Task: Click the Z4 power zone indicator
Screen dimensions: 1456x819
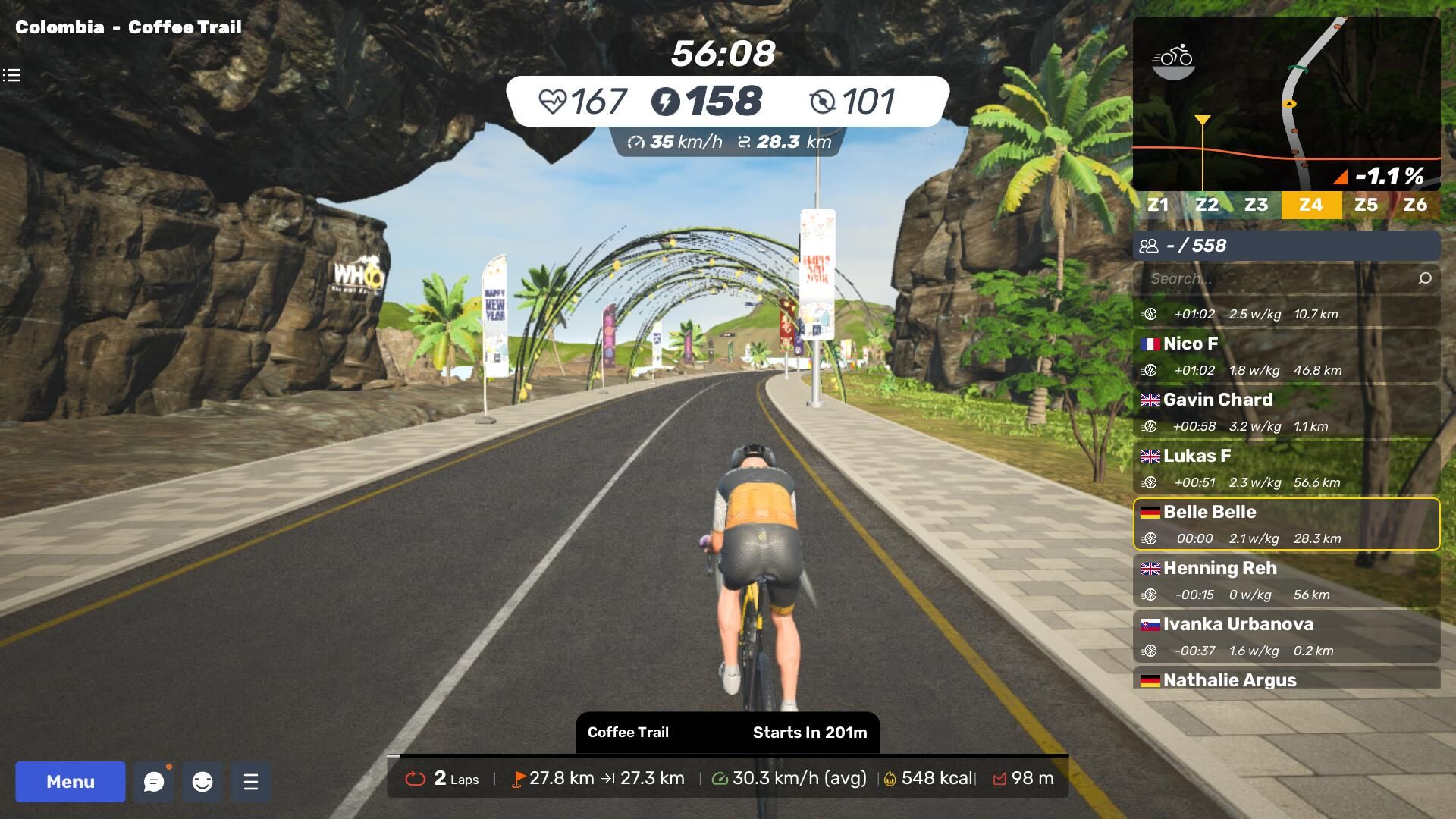Action: point(1311,205)
